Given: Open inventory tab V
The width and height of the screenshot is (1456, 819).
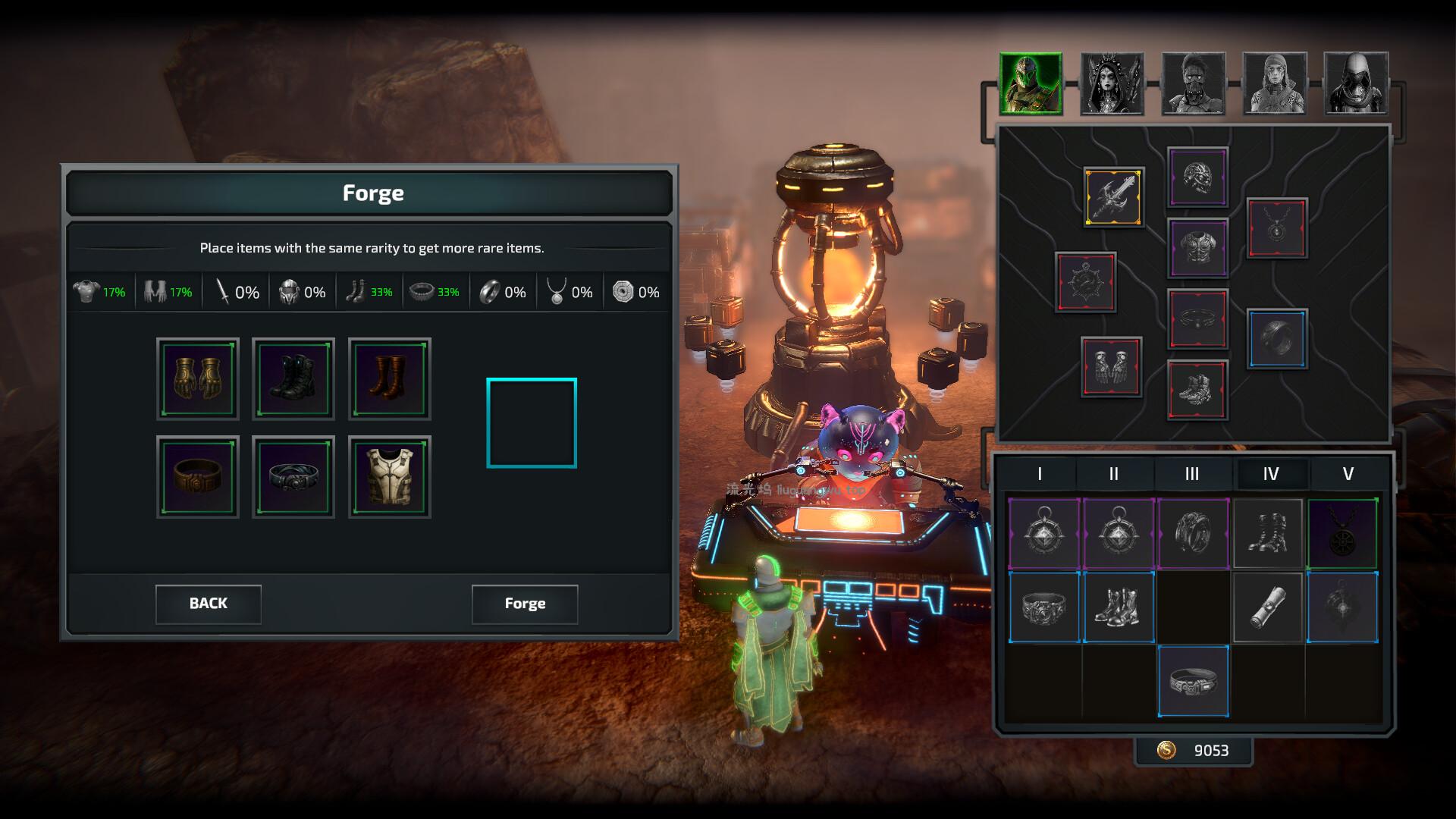Looking at the screenshot, I should point(1348,474).
